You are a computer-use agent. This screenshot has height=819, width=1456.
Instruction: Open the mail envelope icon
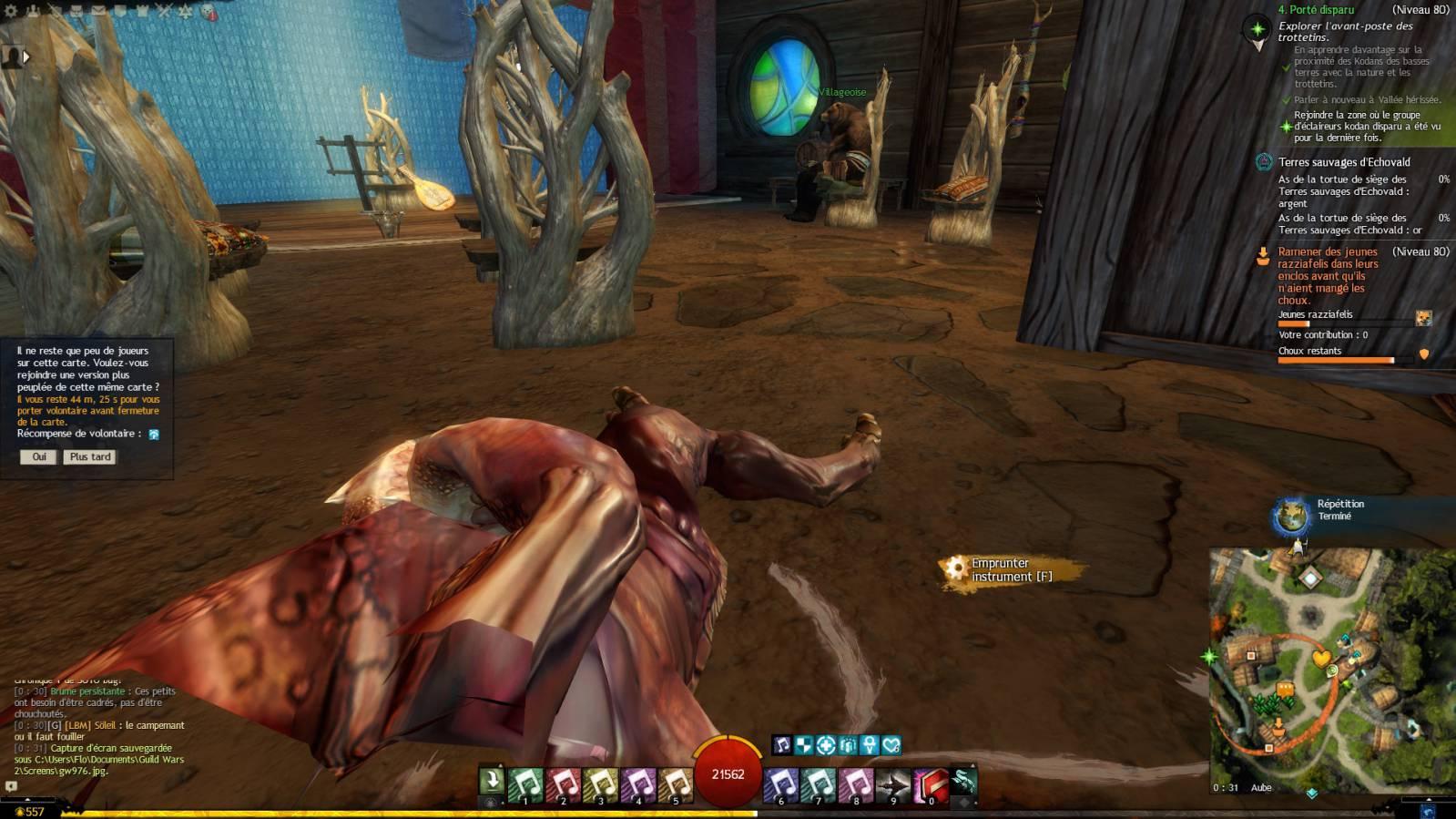(x=97, y=11)
